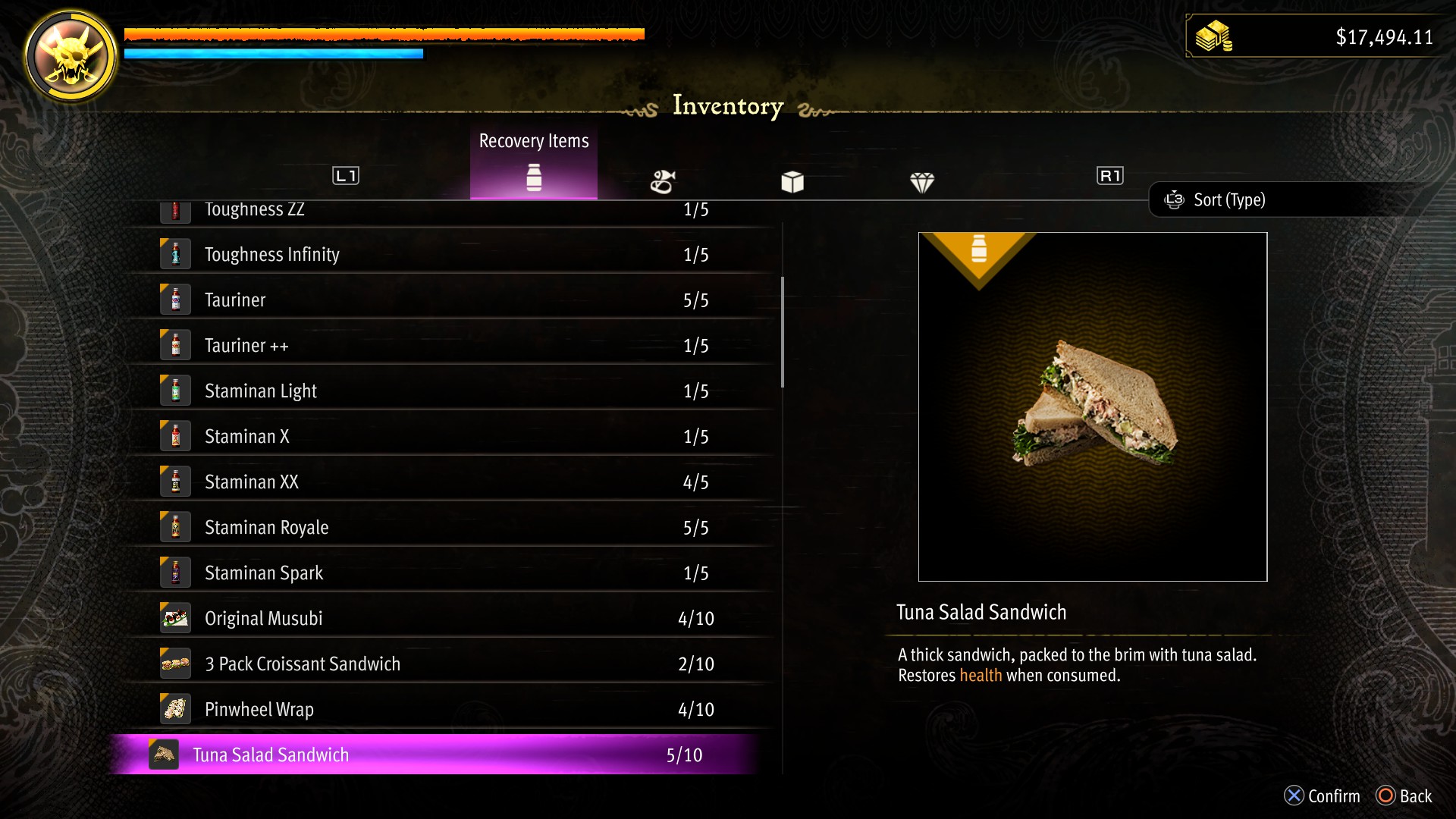Image resolution: width=1456 pixels, height=819 pixels.
Task: Choose the Staminan Royale item
Action: (447, 528)
